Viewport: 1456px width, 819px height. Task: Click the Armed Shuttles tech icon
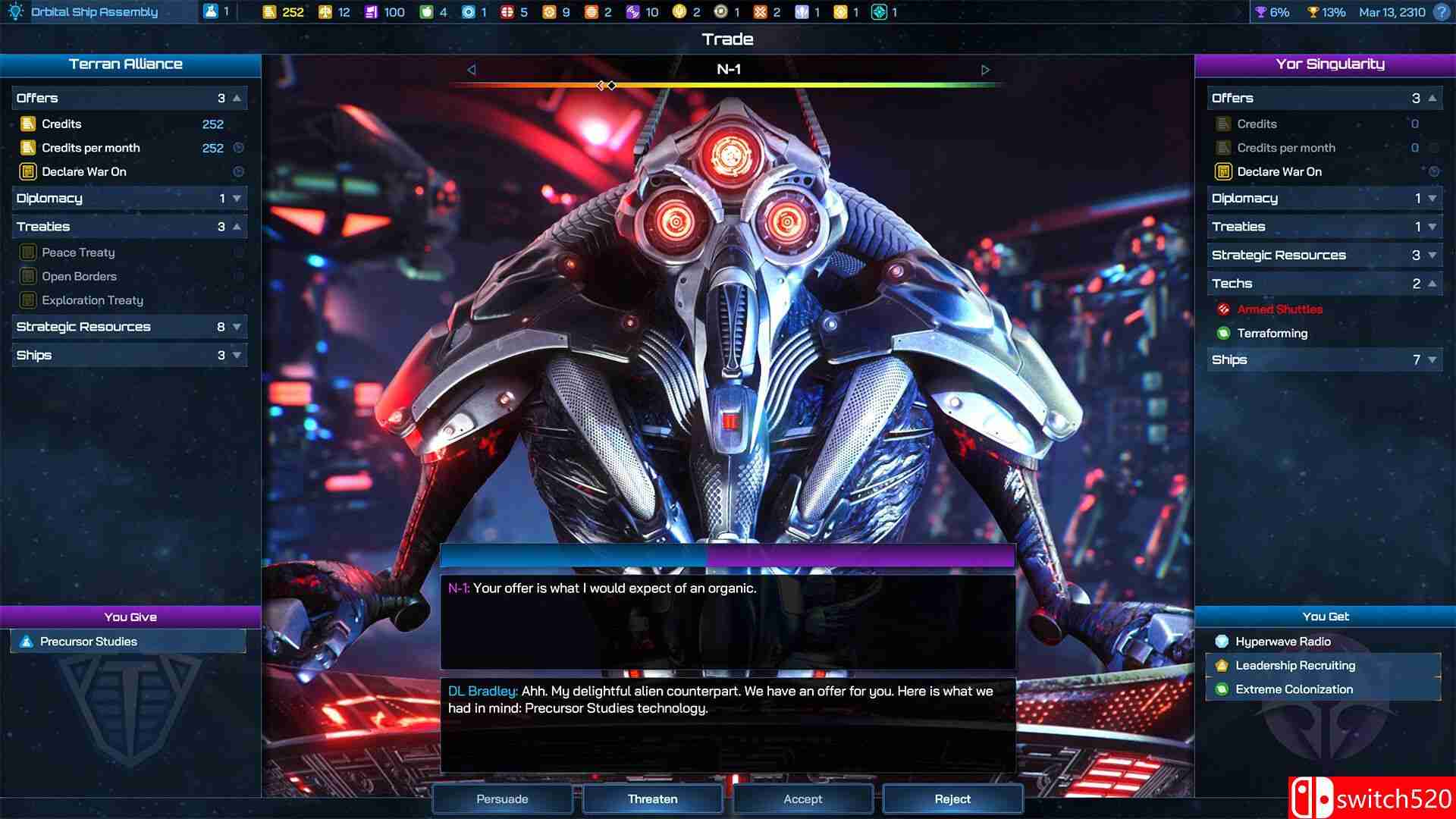click(1224, 309)
